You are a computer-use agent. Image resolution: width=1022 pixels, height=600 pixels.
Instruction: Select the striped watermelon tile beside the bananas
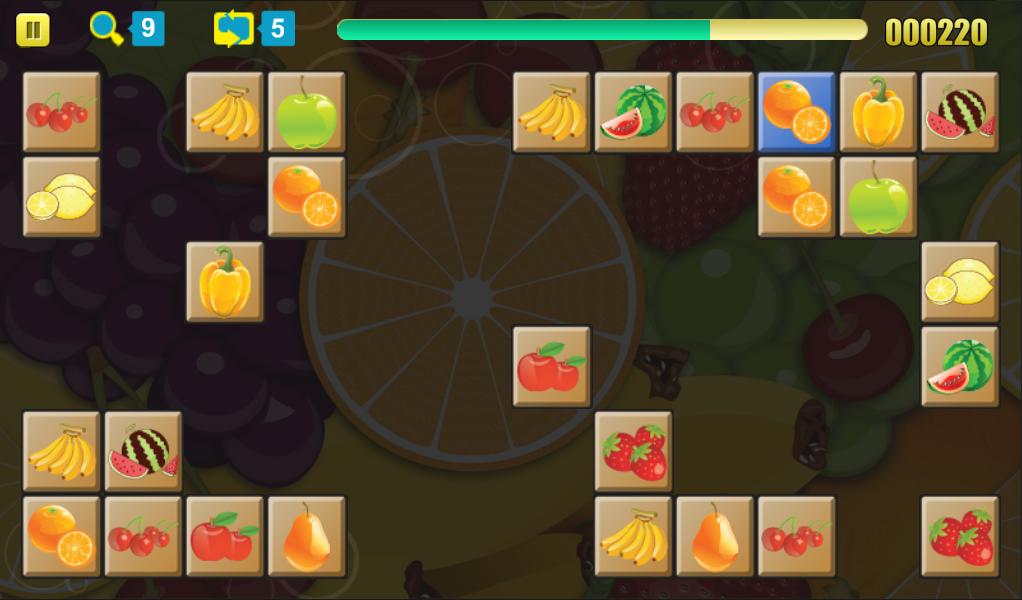point(143,452)
